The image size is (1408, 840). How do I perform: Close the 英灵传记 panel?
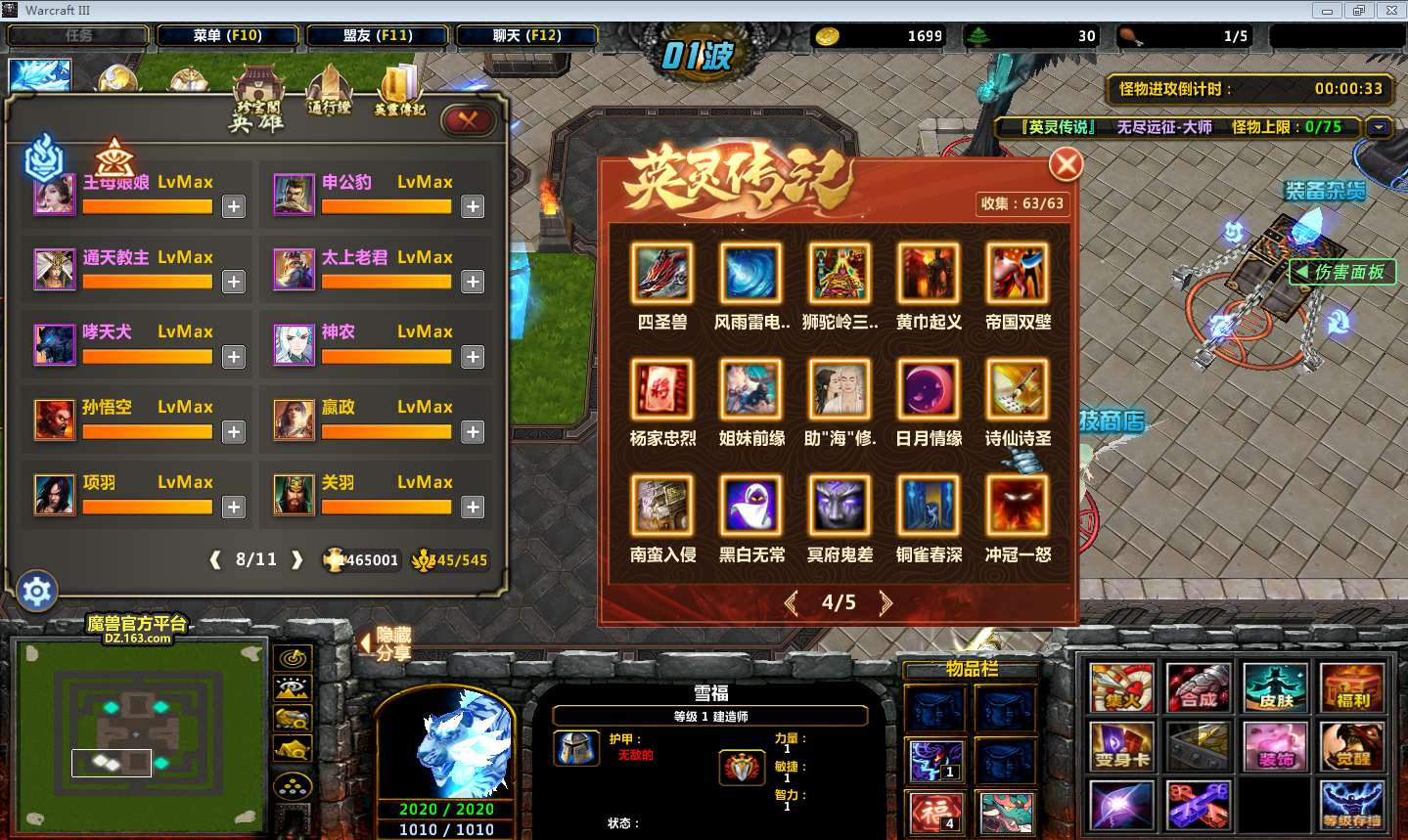coord(1066,164)
